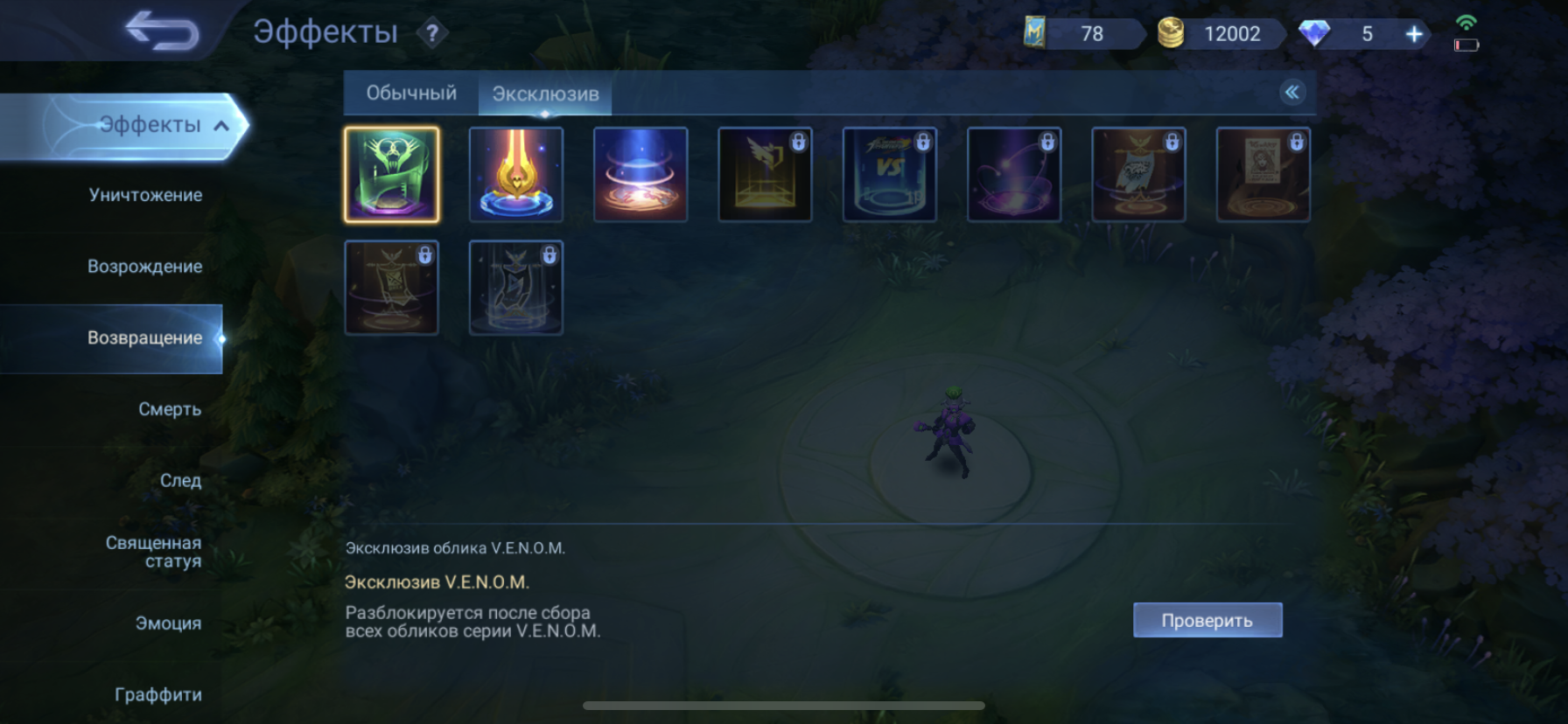
Task: Choose the locked purple orbit effect
Action: coord(1013,174)
